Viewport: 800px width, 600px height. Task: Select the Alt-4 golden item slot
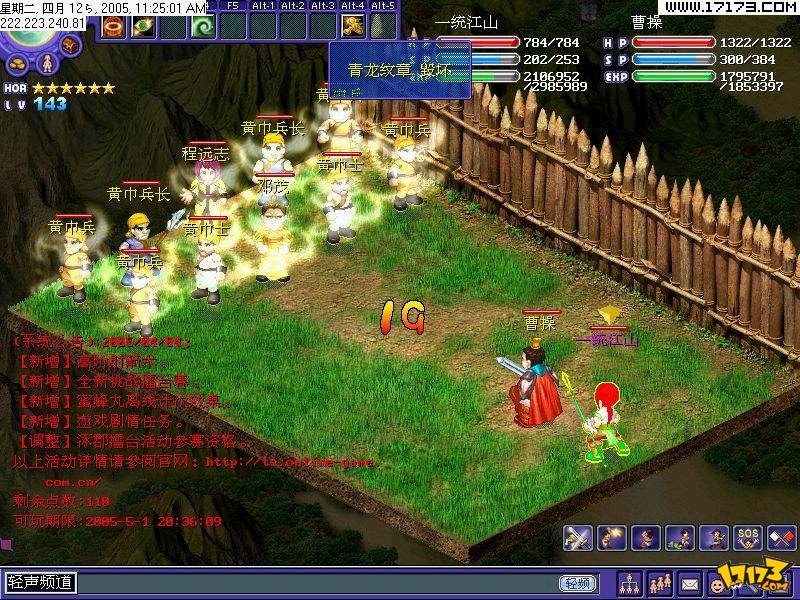[x=352, y=25]
